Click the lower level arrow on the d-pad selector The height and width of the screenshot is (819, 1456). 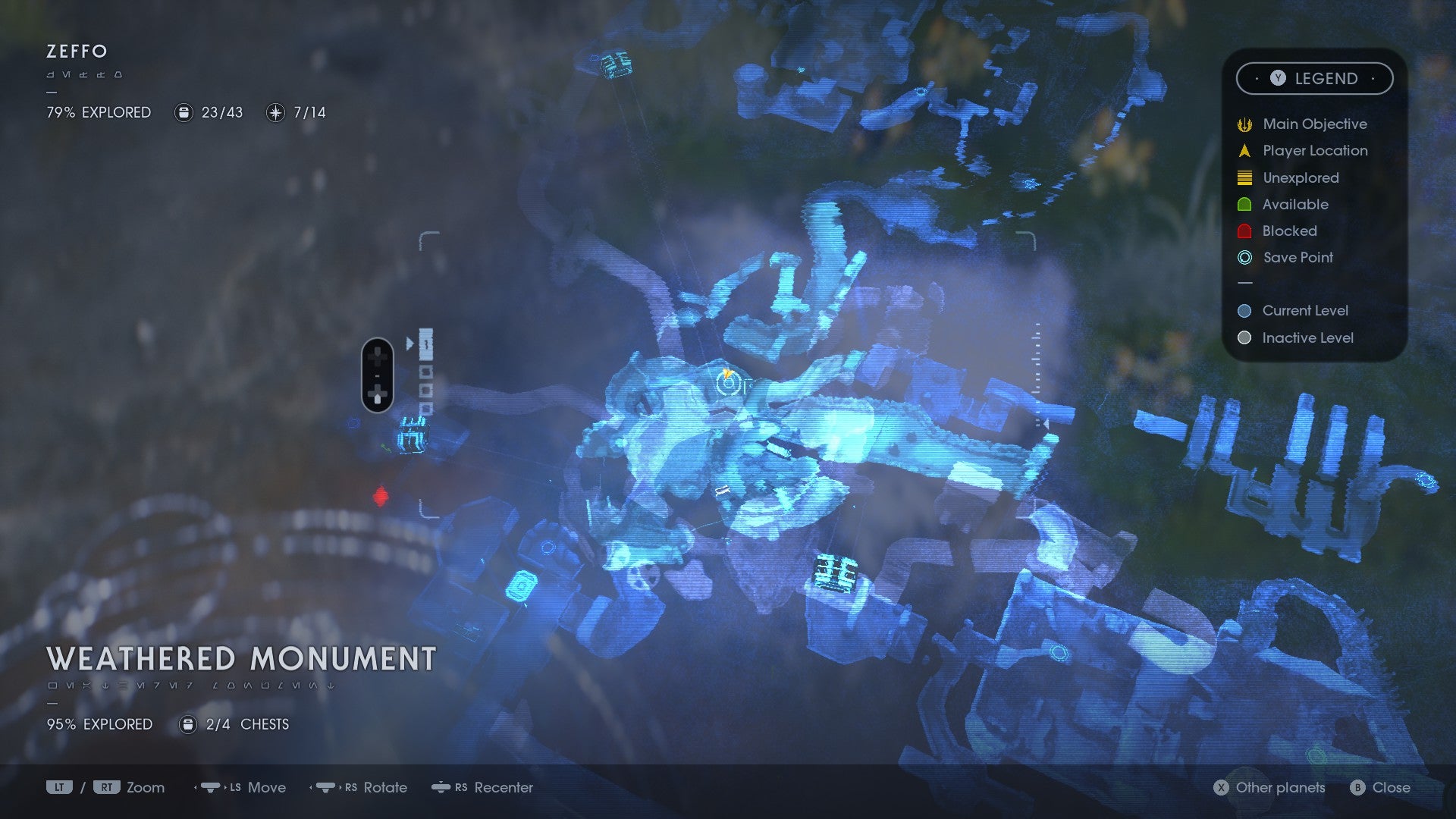tap(377, 395)
